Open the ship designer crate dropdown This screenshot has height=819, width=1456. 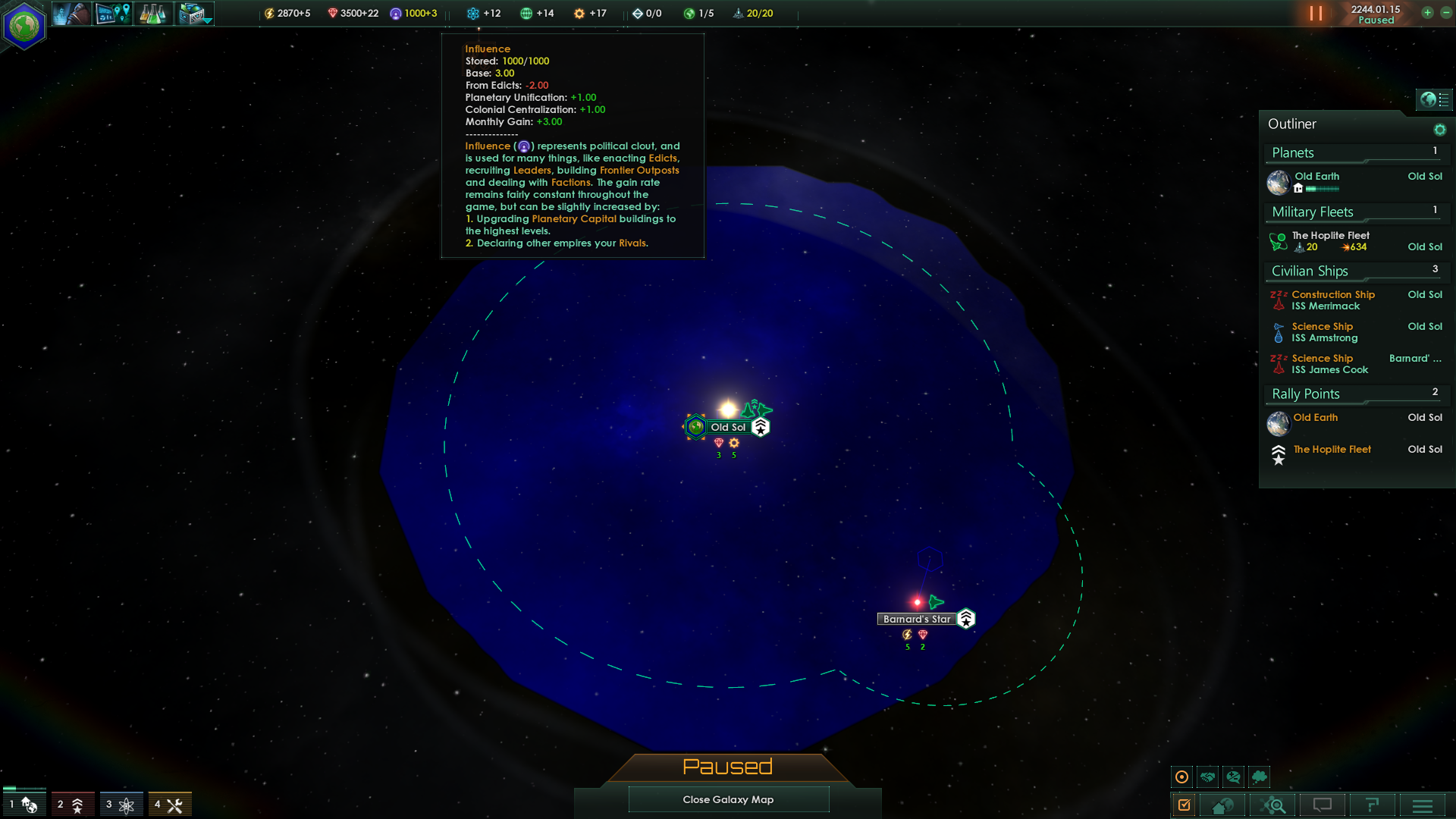click(x=195, y=14)
